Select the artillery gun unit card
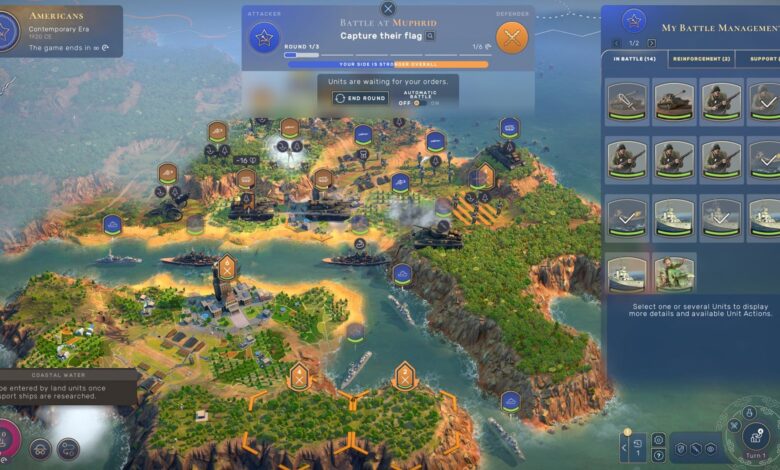This screenshot has width=780, height=470. click(627, 101)
